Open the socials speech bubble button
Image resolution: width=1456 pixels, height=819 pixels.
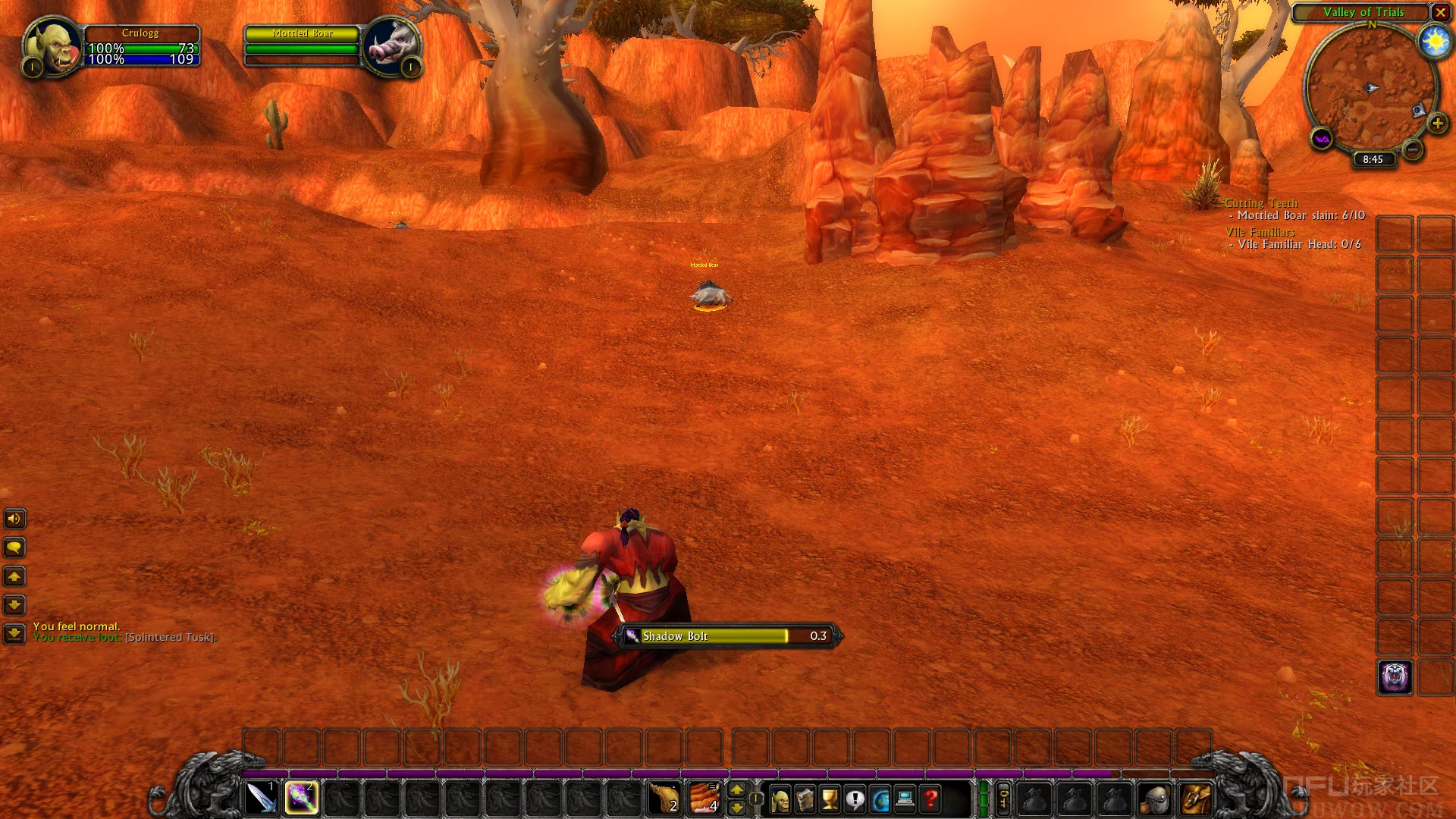pos(855,799)
